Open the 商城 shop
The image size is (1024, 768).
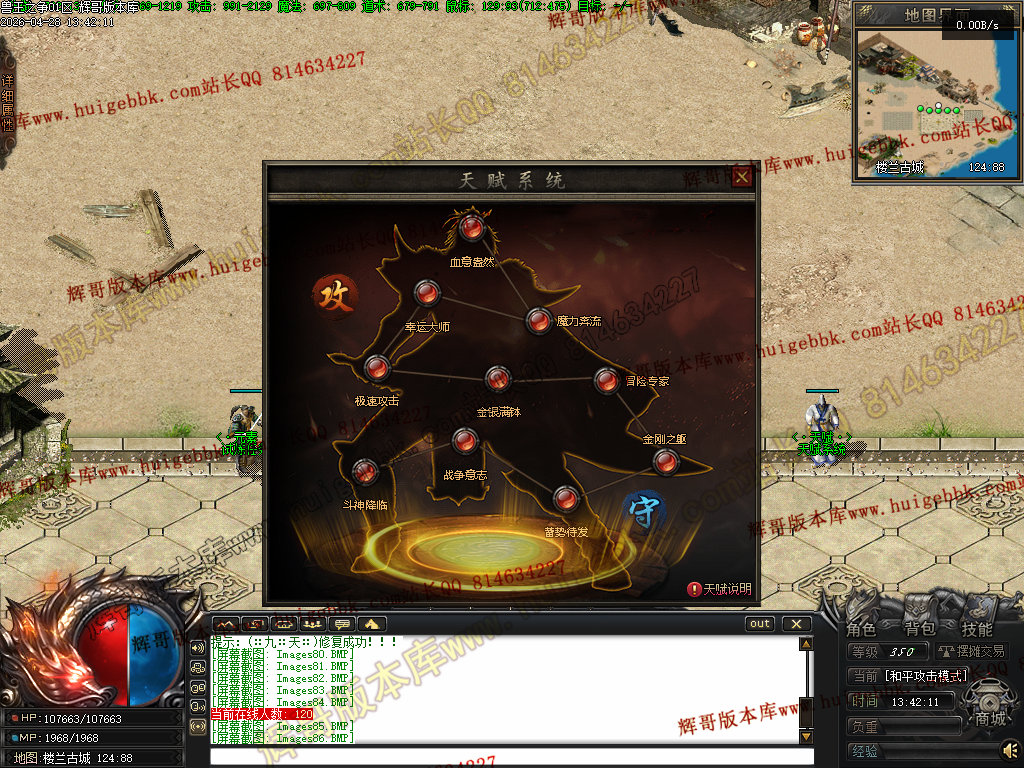tap(991, 718)
